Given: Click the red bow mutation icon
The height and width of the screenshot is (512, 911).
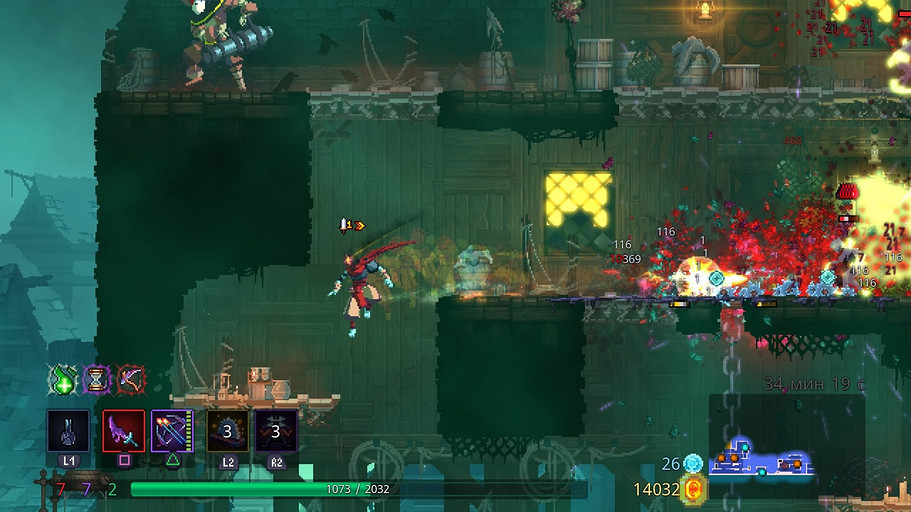Looking at the screenshot, I should pos(130,380).
